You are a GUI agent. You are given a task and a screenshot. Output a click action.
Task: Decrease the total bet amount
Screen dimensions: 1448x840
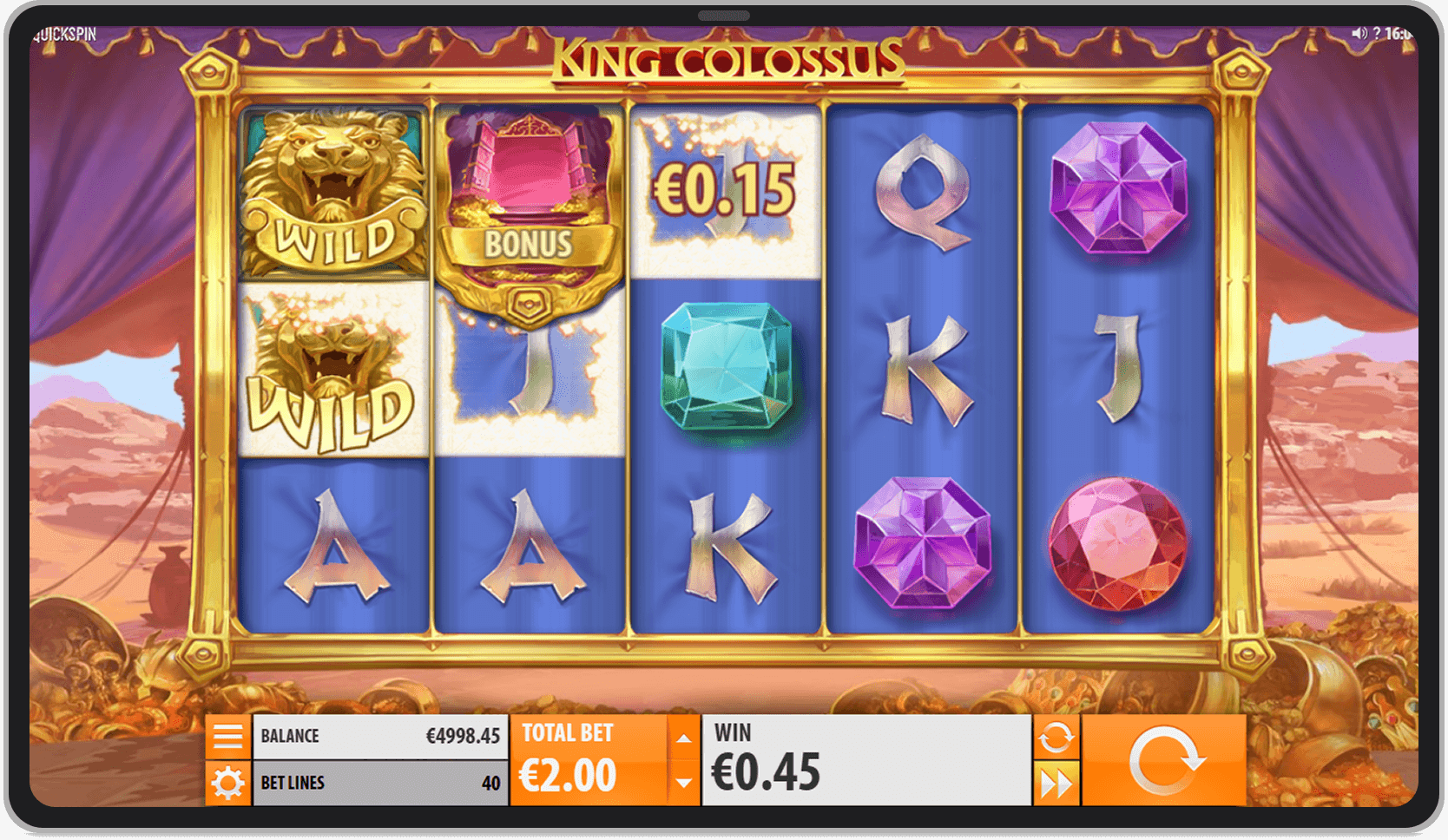point(684,784)
